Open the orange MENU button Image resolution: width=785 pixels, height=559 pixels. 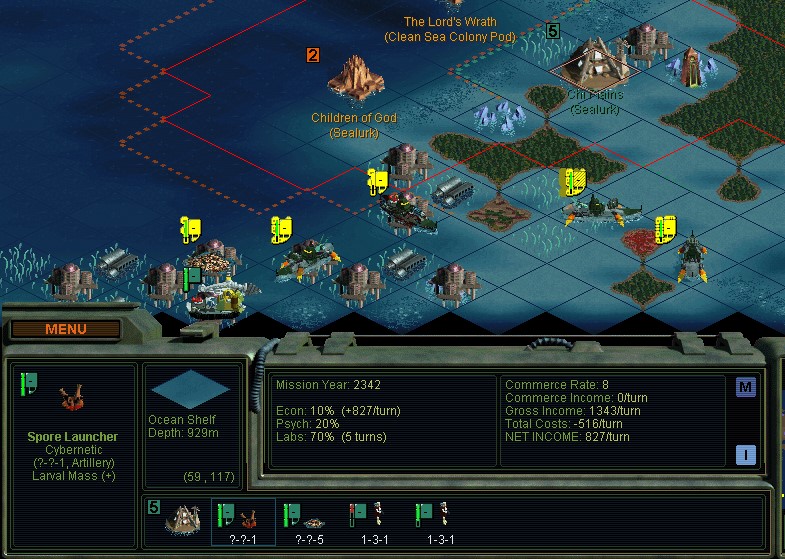[x=66, y=329]
